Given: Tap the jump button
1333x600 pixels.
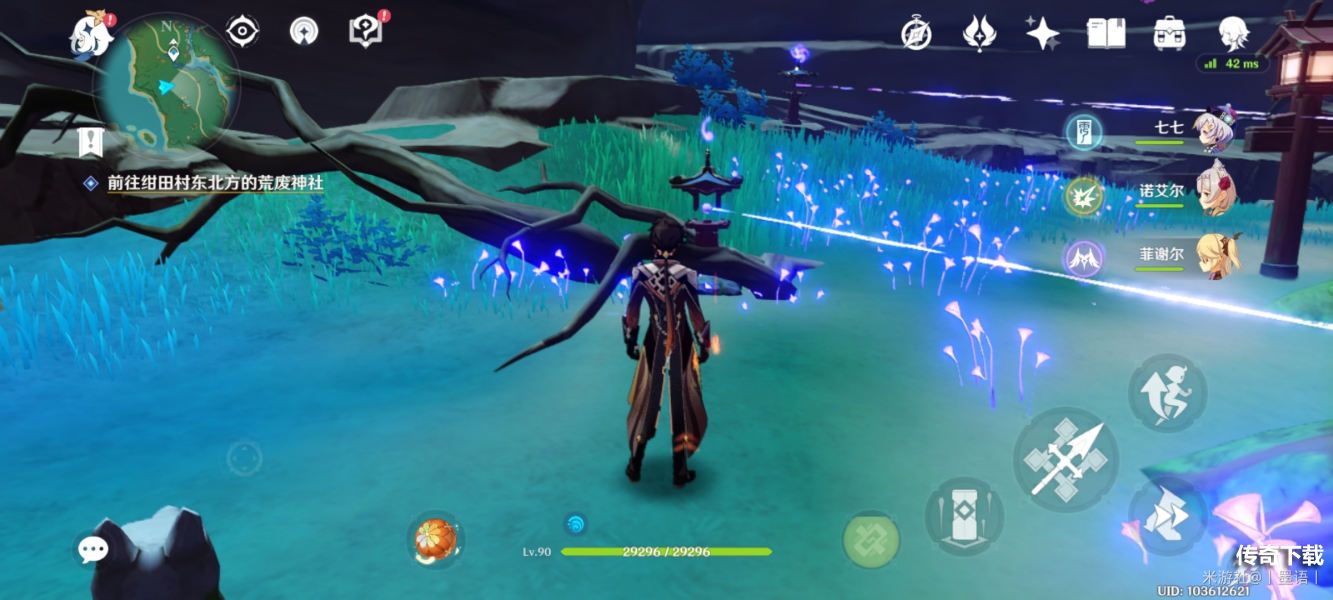Looking at the screenshot, I should pos(1167,392).
